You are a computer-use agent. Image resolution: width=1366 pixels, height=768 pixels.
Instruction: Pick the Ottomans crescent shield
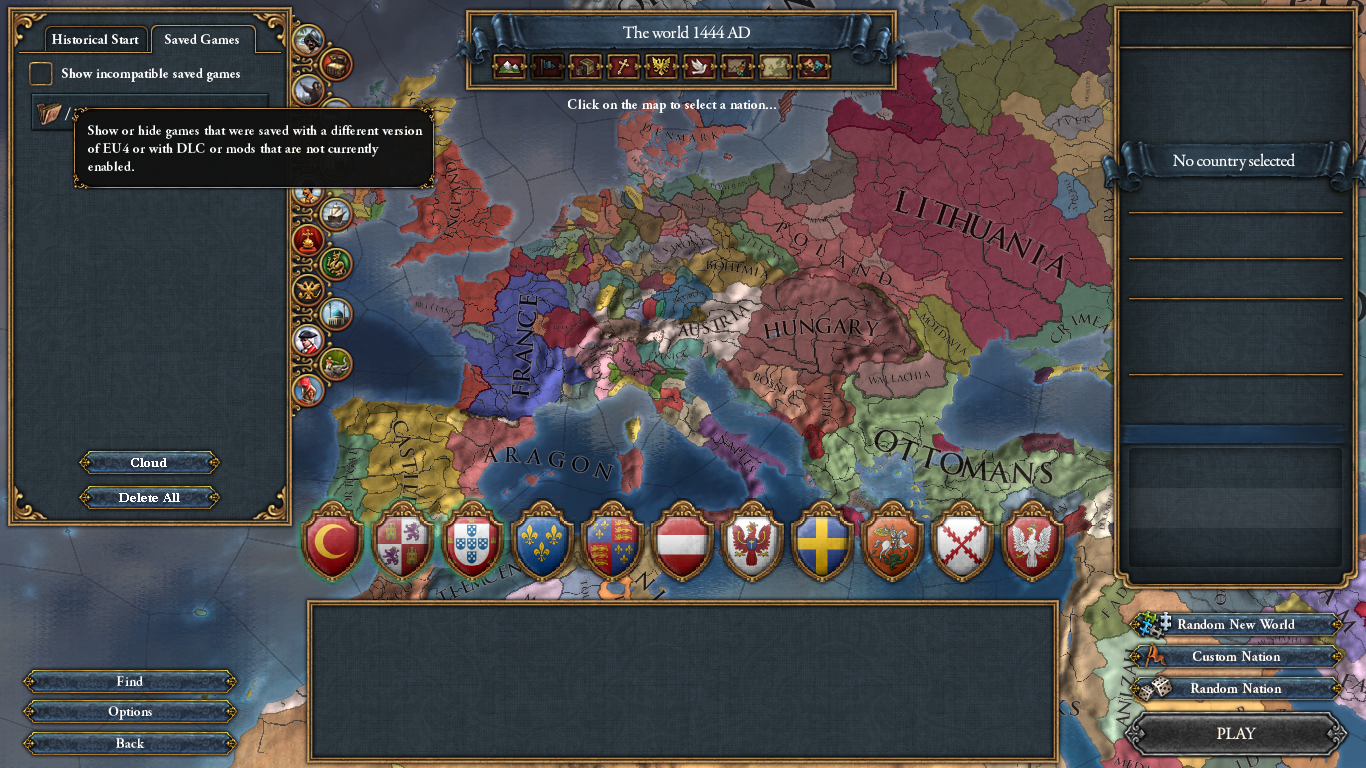(x=333, y=545)
